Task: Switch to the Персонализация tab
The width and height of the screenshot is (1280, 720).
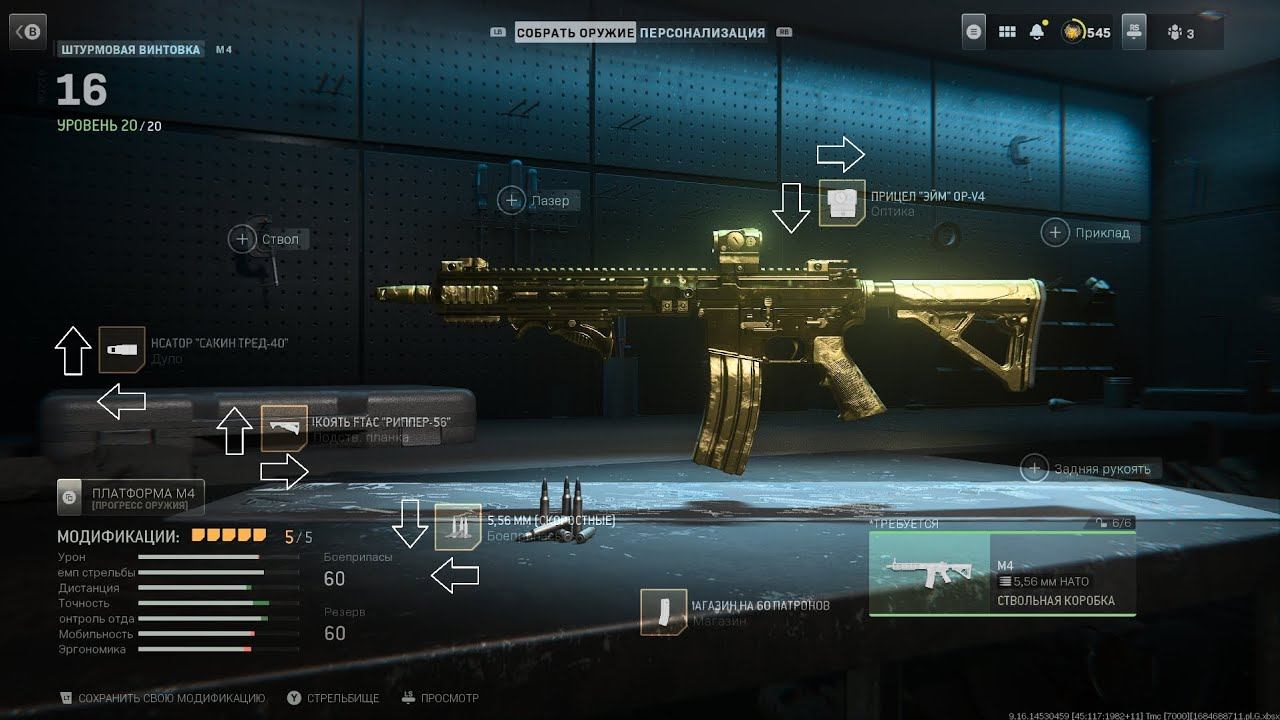Action: click(x=702, y=33)
